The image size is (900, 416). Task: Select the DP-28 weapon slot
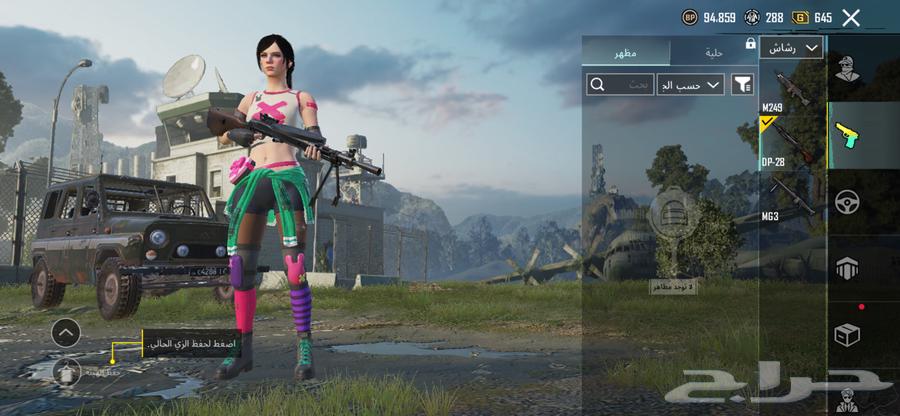click(791, 146)
